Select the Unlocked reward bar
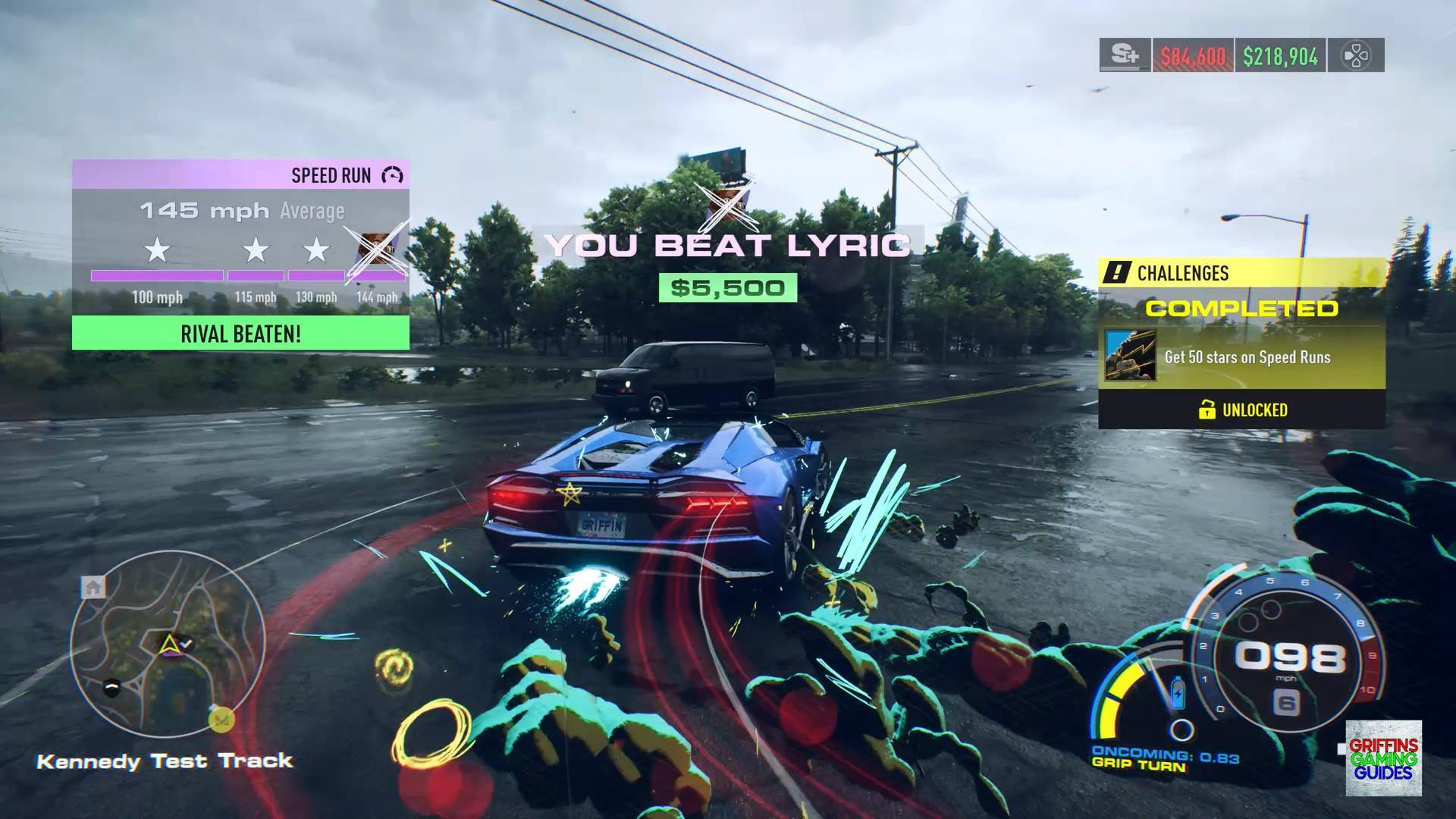1456x819 pixels. point(1241,410)
